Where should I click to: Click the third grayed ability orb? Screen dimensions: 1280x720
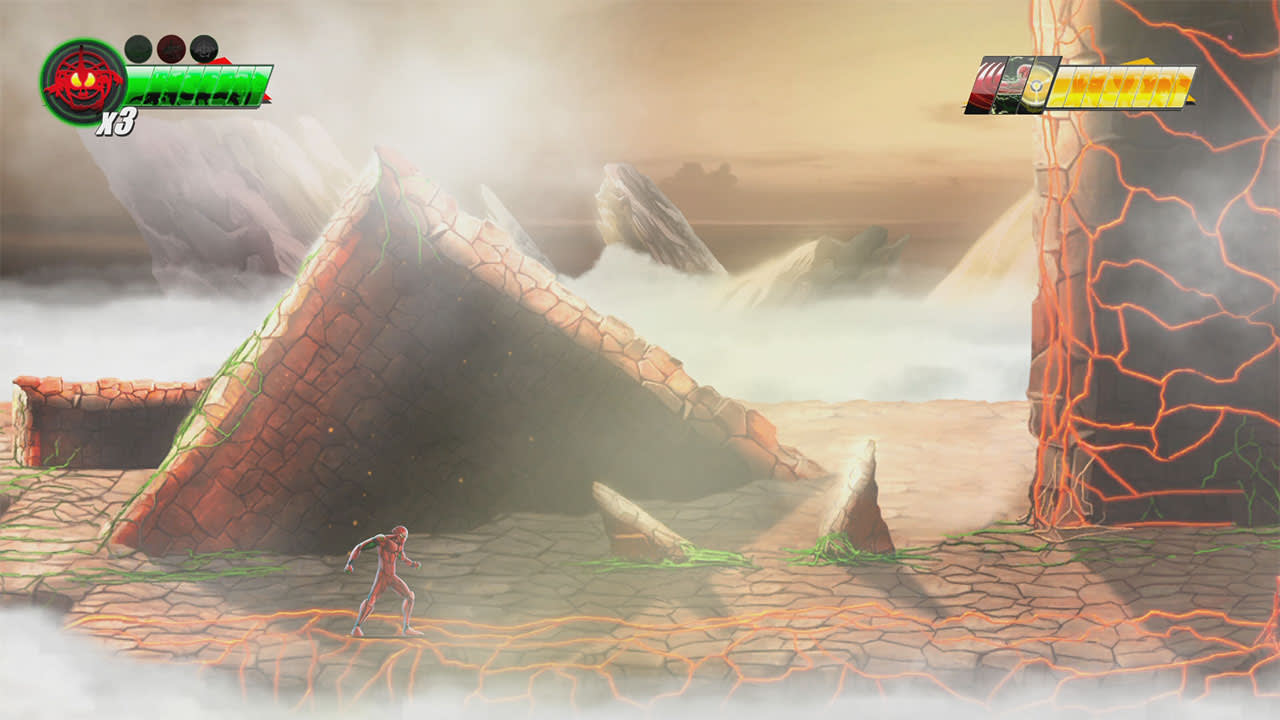click(x=203, y=47)
